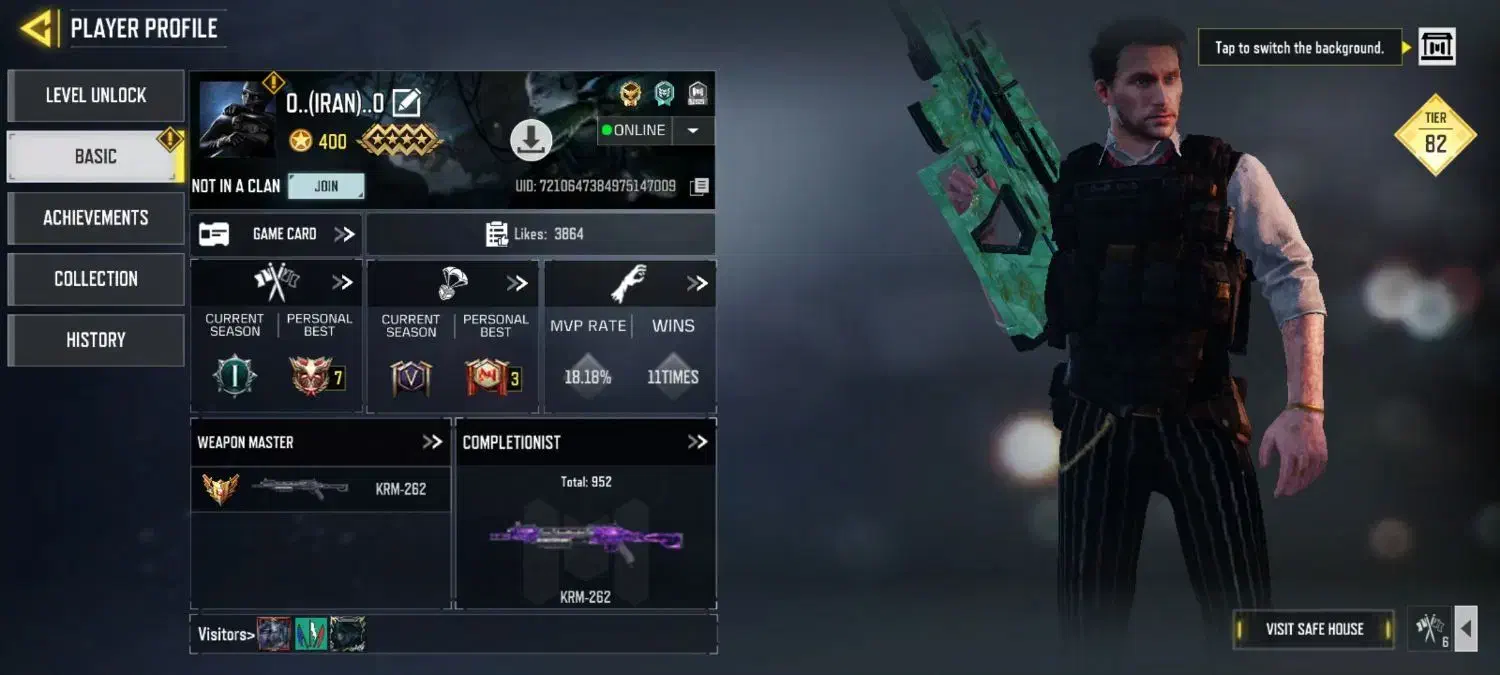Screen dimensions: 1500x675
Task: View the History tab
Action: coord(96,340)
